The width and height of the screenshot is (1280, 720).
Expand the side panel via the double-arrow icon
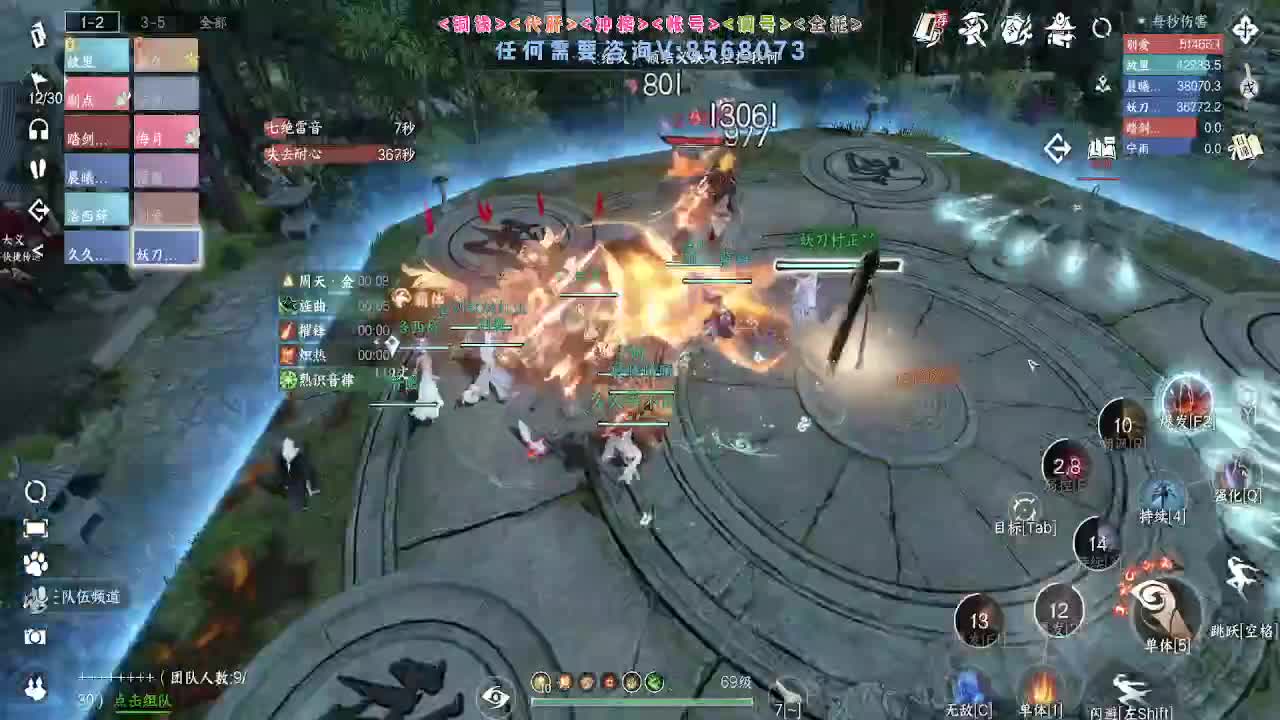(x=1057, y=148)
